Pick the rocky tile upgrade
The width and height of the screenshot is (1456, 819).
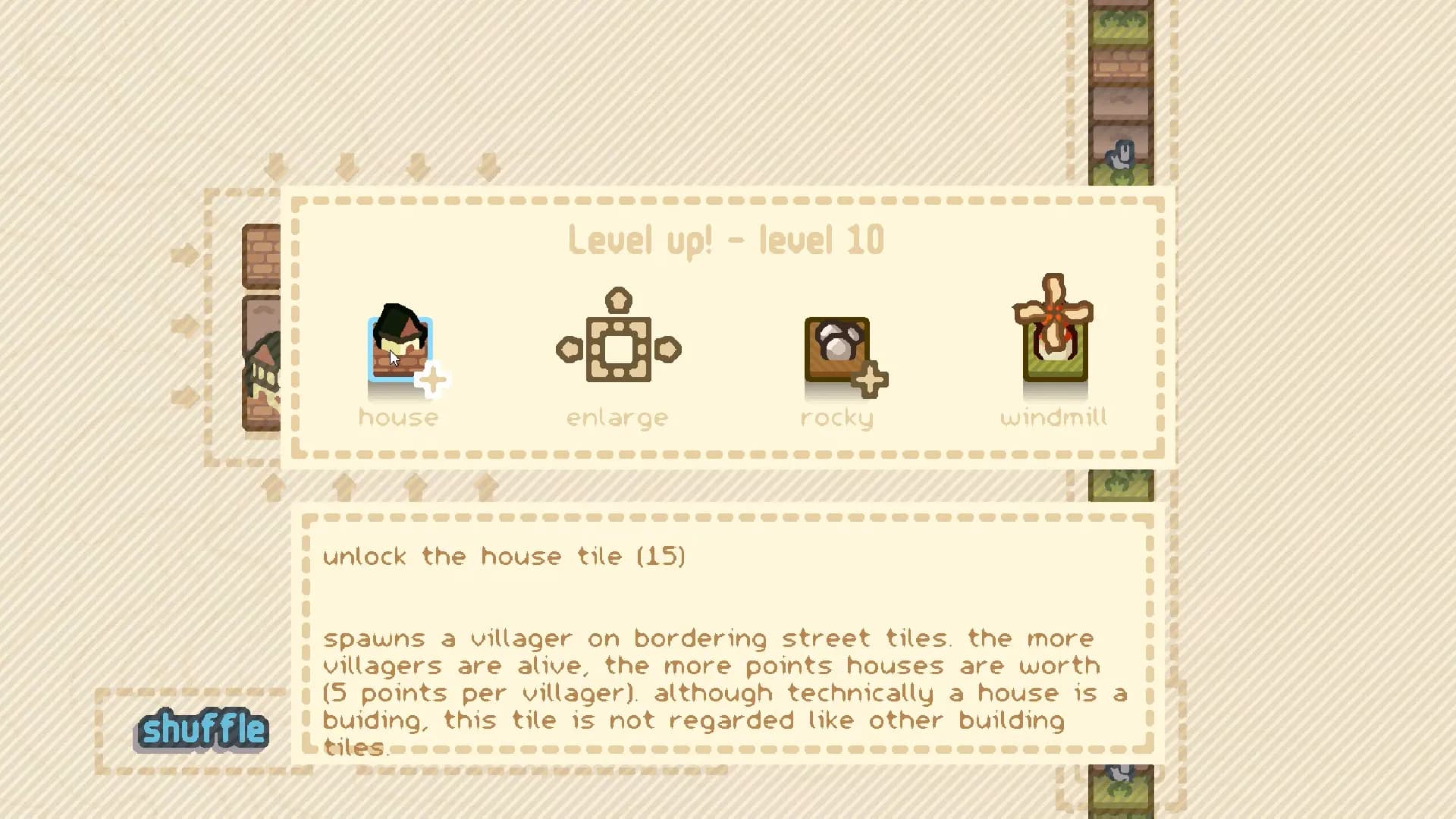point(836,347)
